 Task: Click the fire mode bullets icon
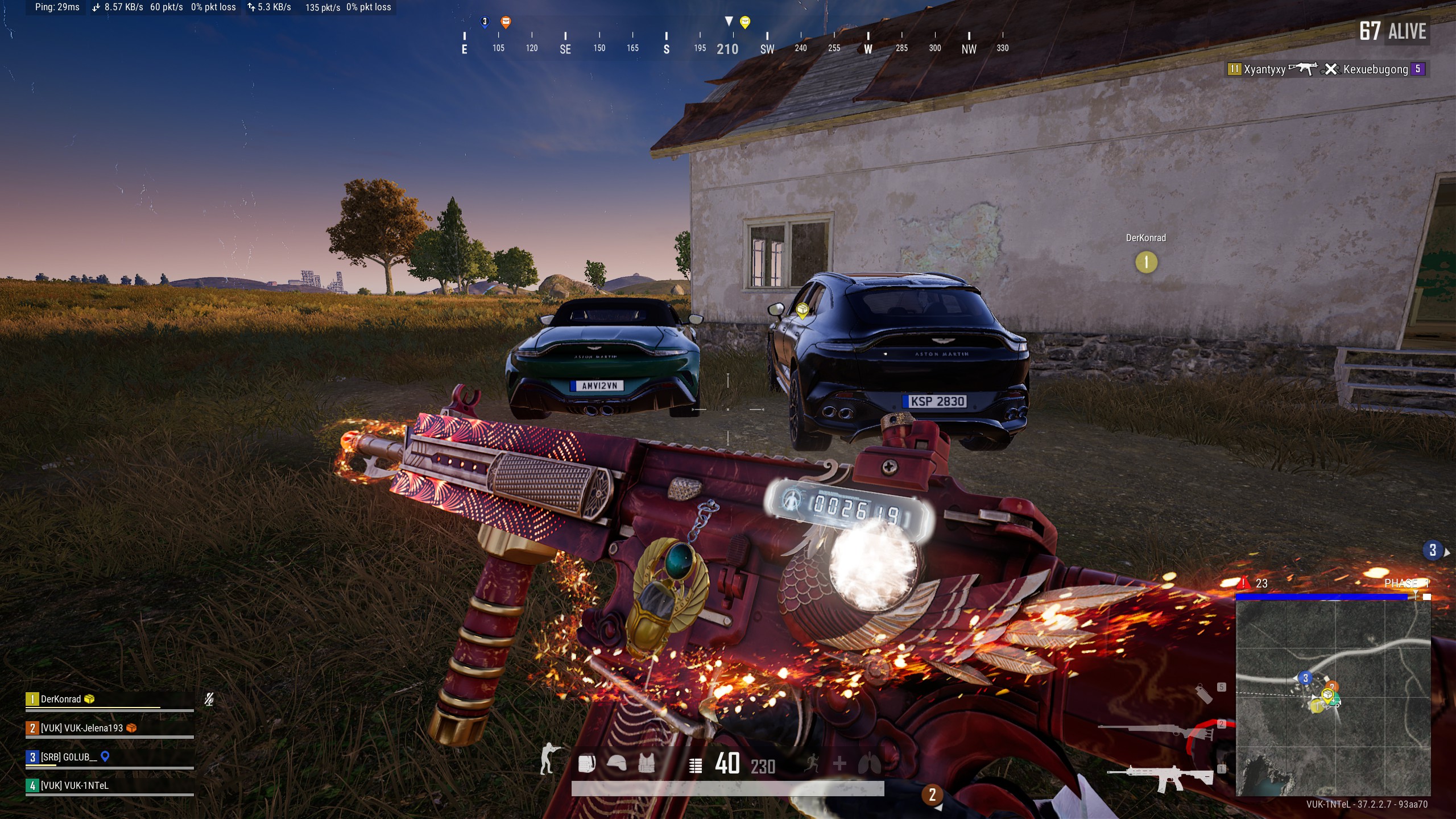(695, 766)
